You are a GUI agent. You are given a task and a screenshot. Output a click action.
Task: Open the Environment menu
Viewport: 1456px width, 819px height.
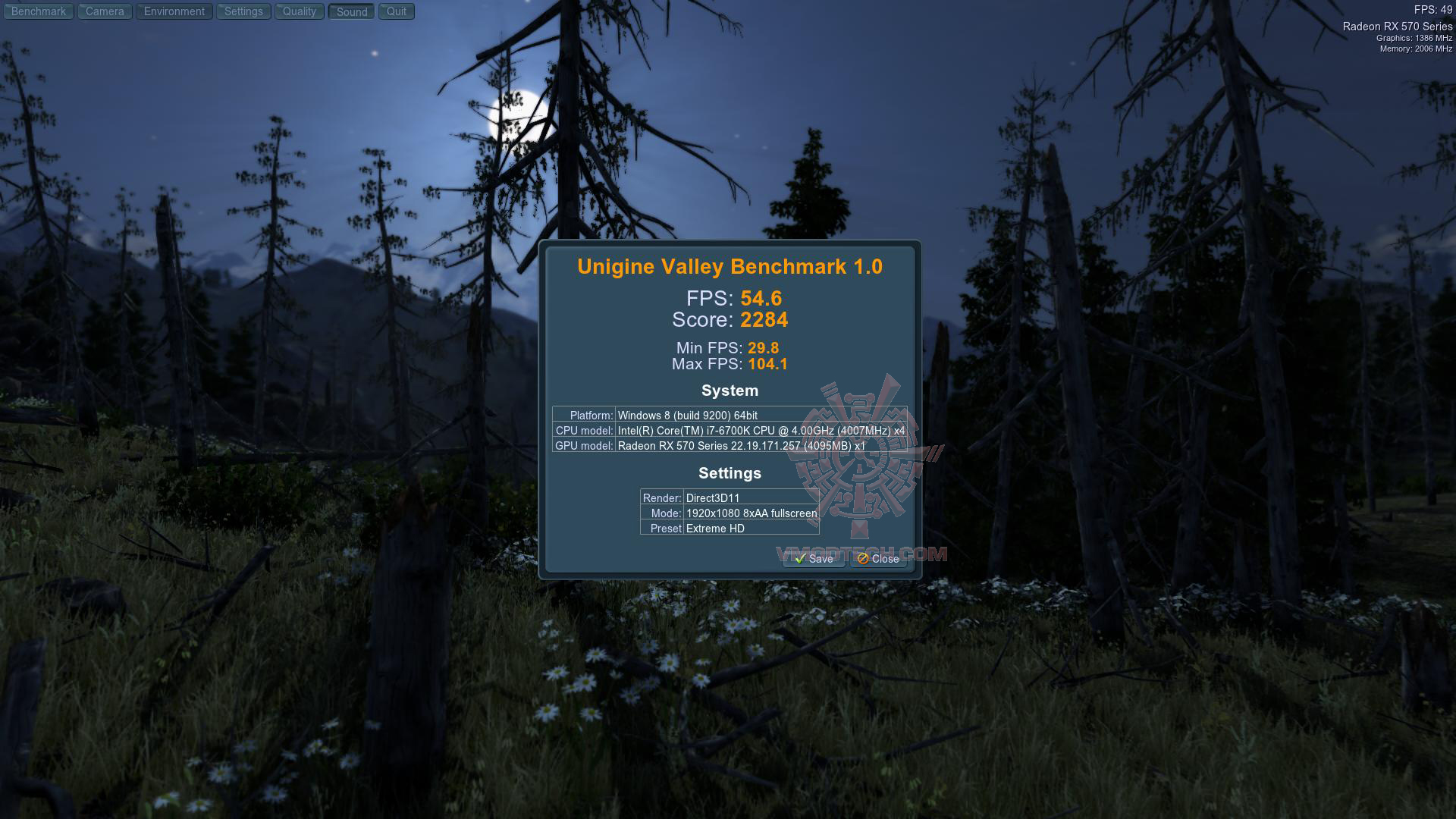[174, 11]
